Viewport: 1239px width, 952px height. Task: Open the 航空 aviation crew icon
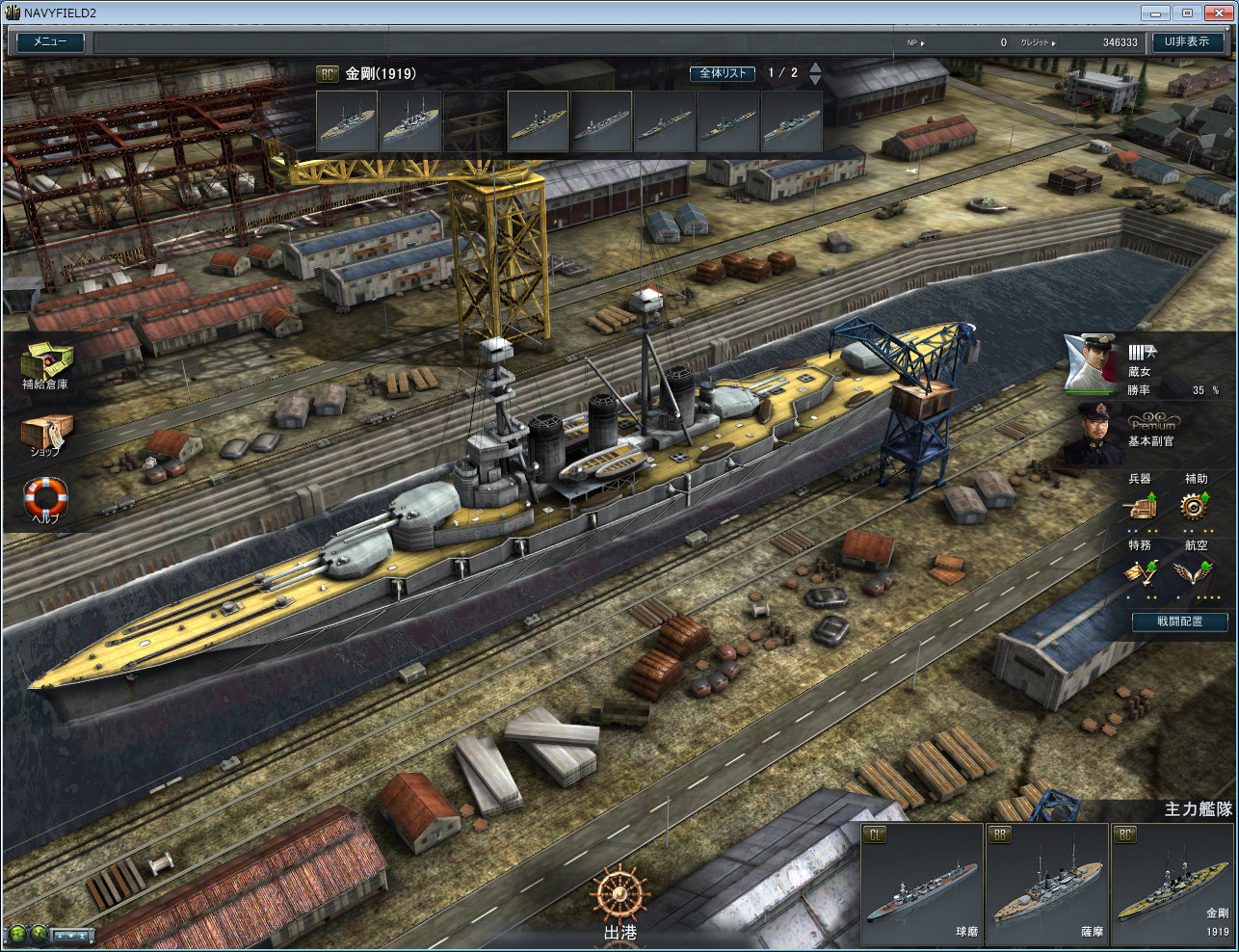1195,571
